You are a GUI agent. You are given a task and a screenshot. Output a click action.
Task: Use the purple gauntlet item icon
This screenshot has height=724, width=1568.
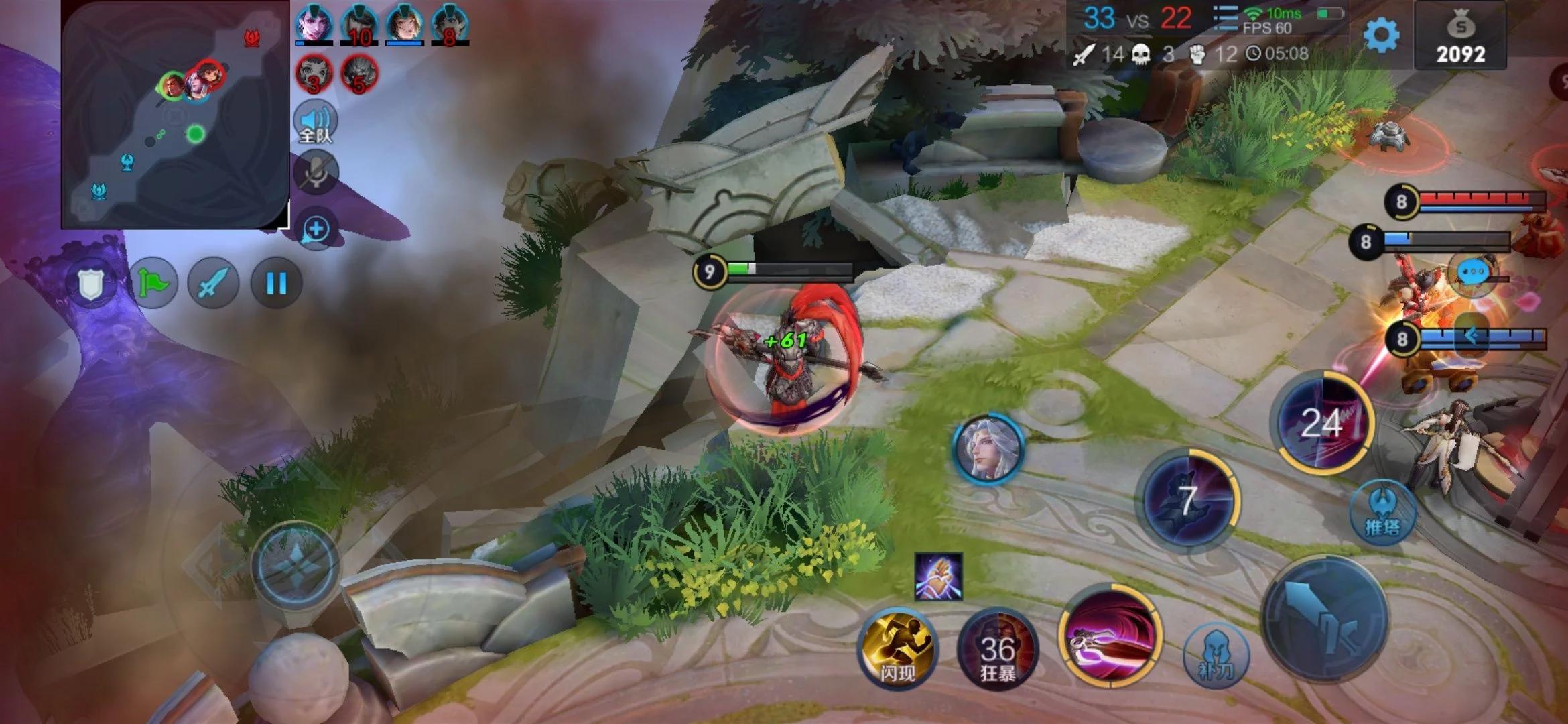(938, 577)
